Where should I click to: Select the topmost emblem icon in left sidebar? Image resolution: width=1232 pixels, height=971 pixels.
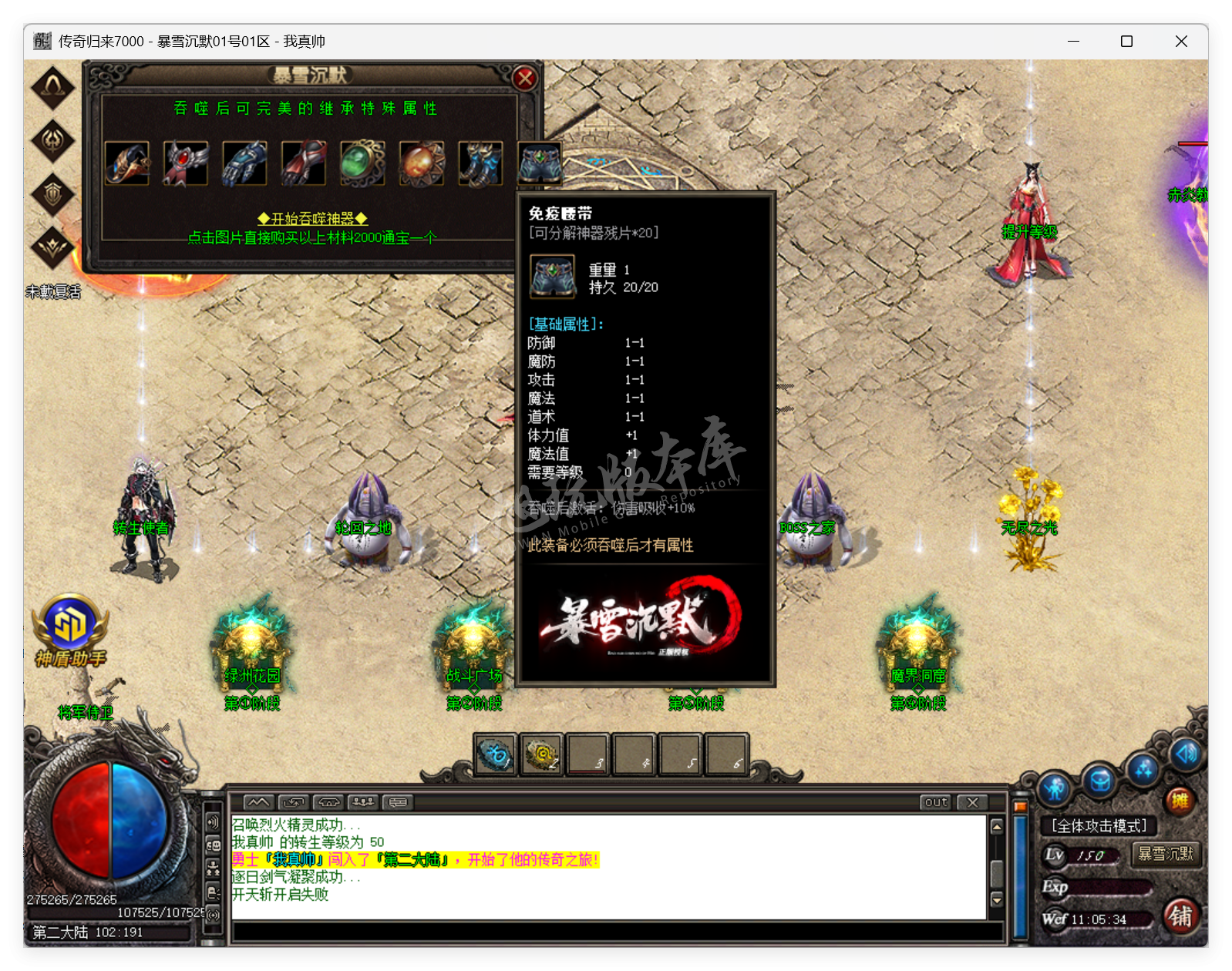51,87
